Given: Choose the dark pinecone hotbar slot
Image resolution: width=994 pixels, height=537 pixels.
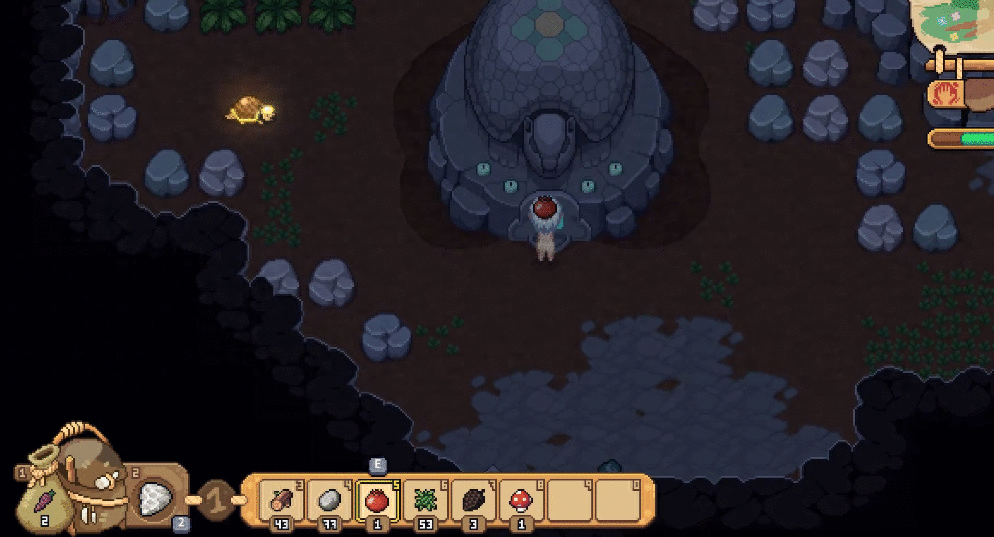Looking at the screenshot, I should click(474, 498).
